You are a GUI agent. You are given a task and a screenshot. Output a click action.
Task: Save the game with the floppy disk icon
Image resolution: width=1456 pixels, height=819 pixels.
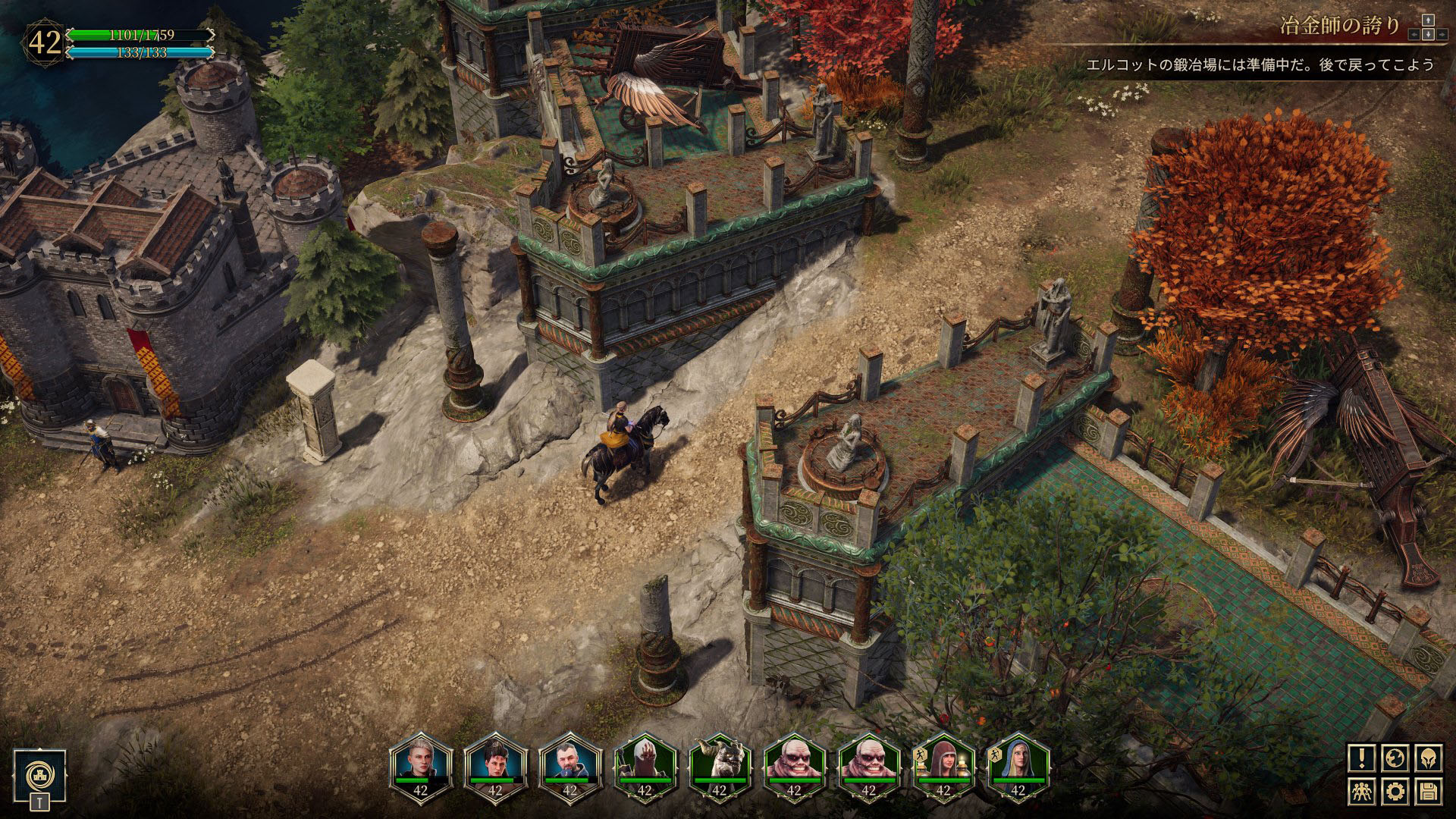[x=1429, y=792]
